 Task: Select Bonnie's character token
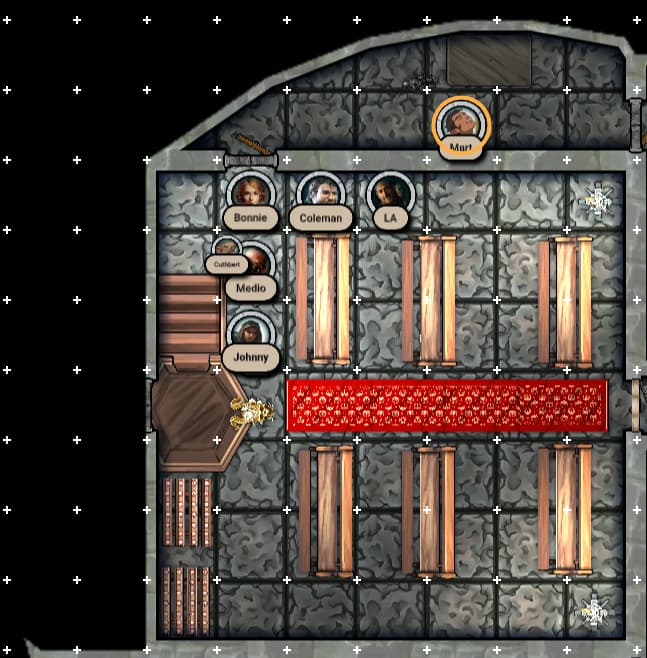coord(250,194)
